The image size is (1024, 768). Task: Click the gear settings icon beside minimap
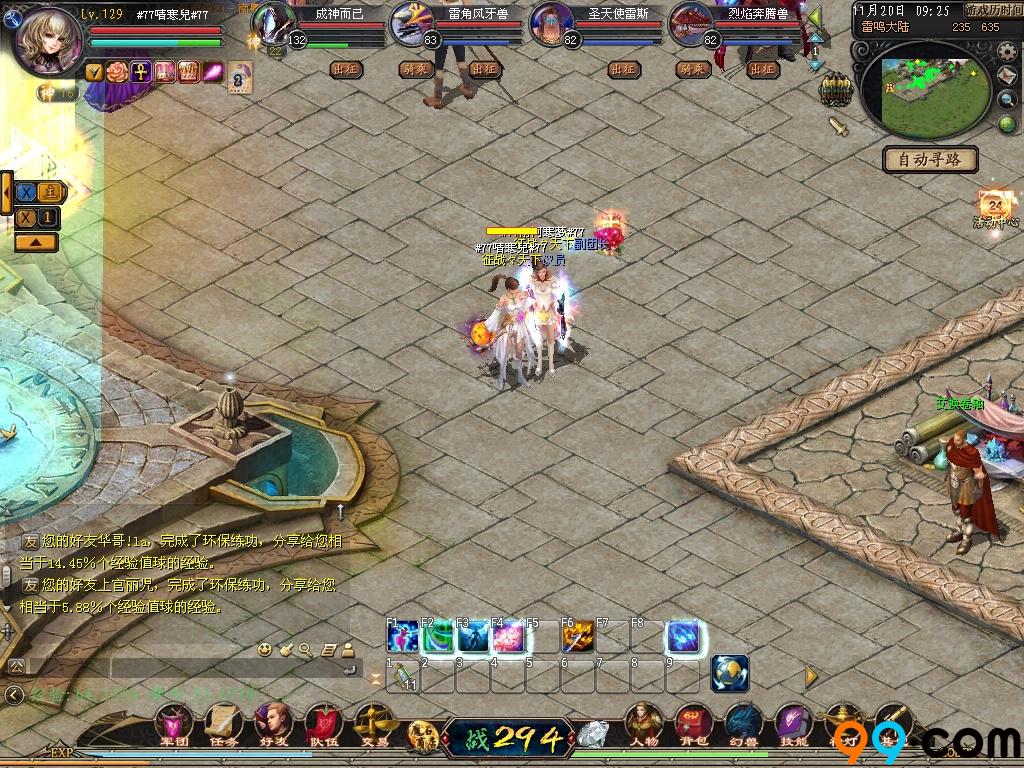tap(1007, 54)
